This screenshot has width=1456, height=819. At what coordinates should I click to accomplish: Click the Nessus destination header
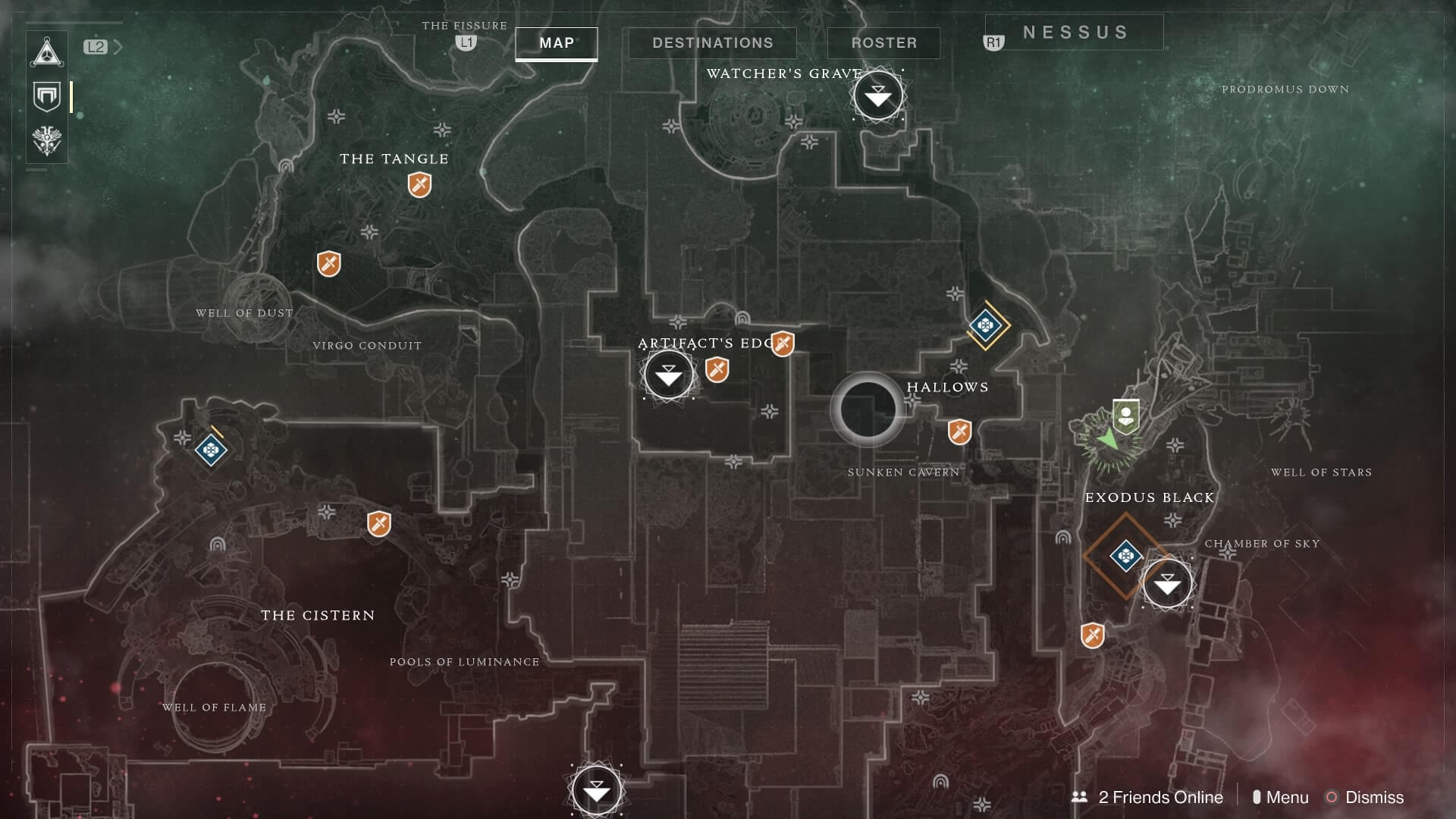coord(1075,33)
